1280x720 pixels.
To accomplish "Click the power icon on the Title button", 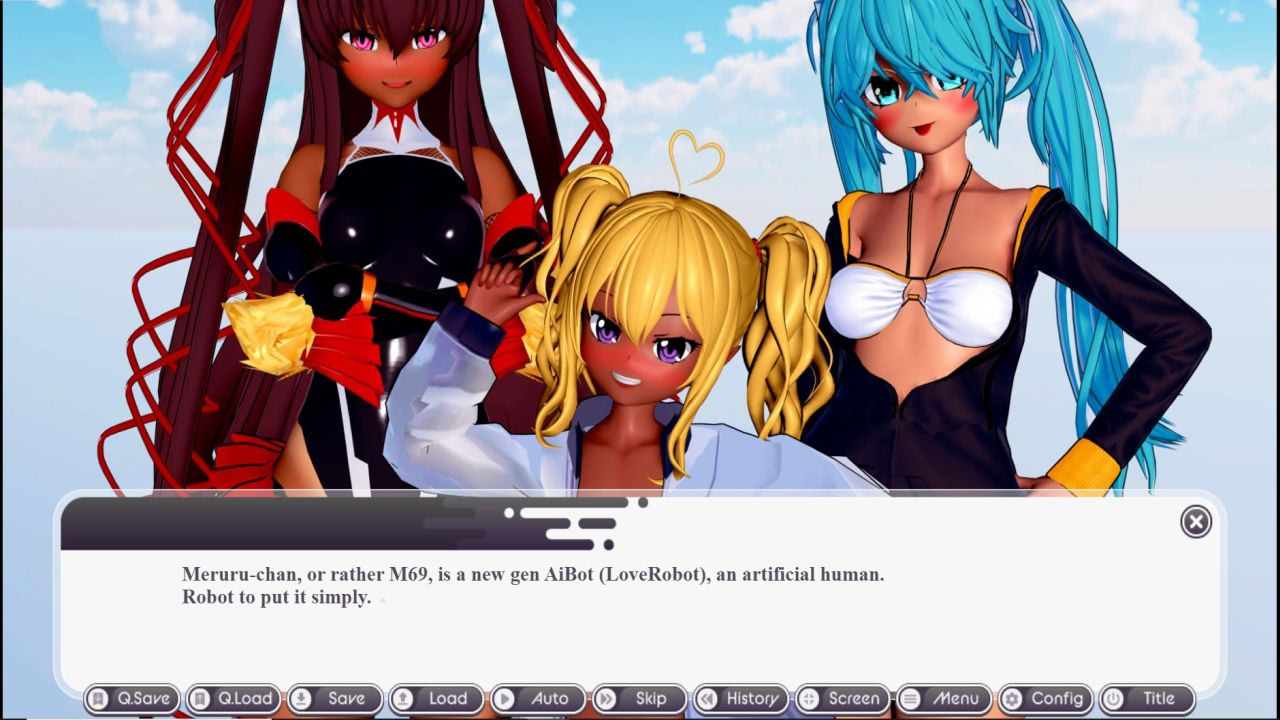I will [1113, 699].
